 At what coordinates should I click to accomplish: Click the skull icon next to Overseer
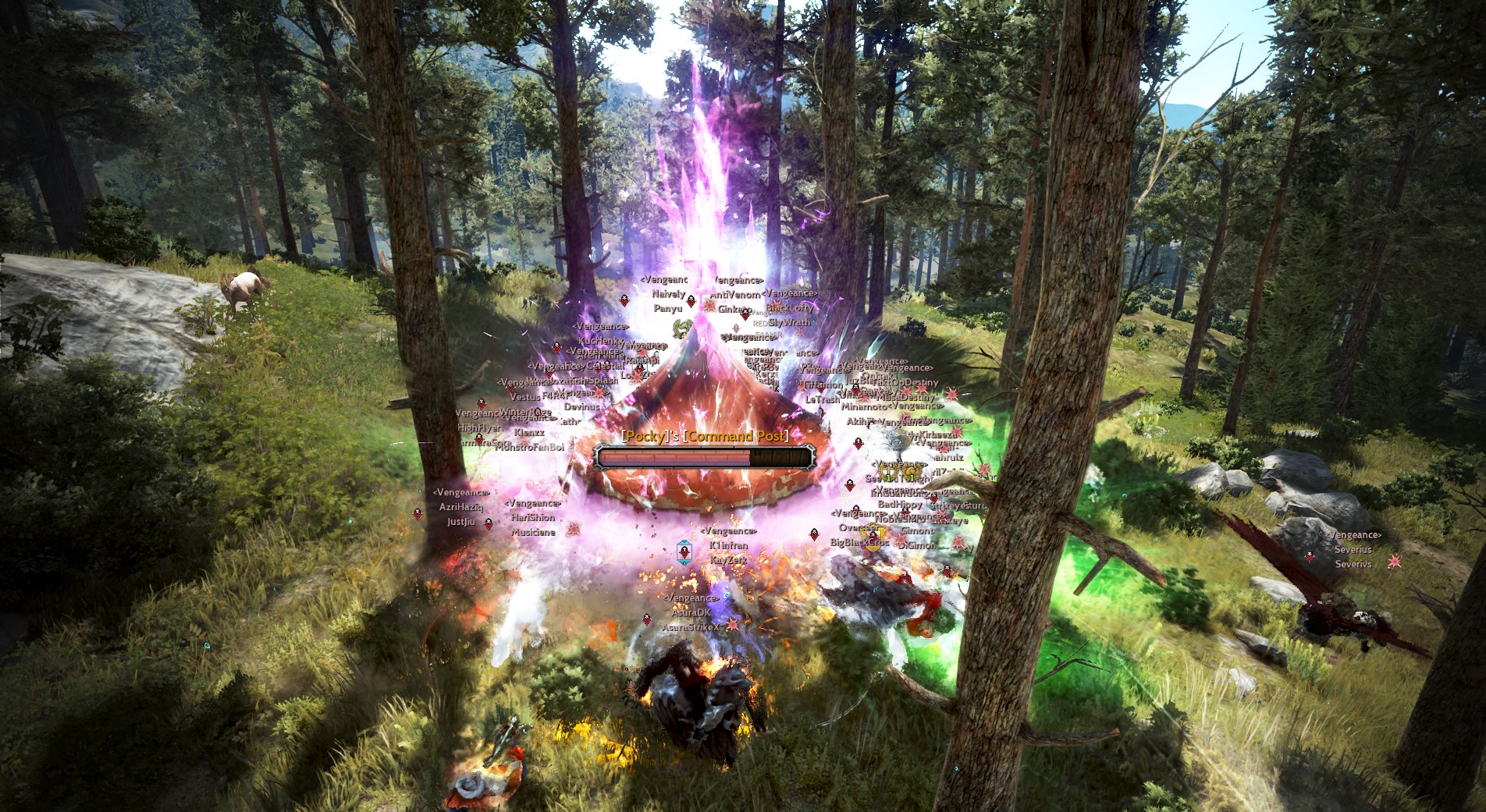[x=855, y=509]
